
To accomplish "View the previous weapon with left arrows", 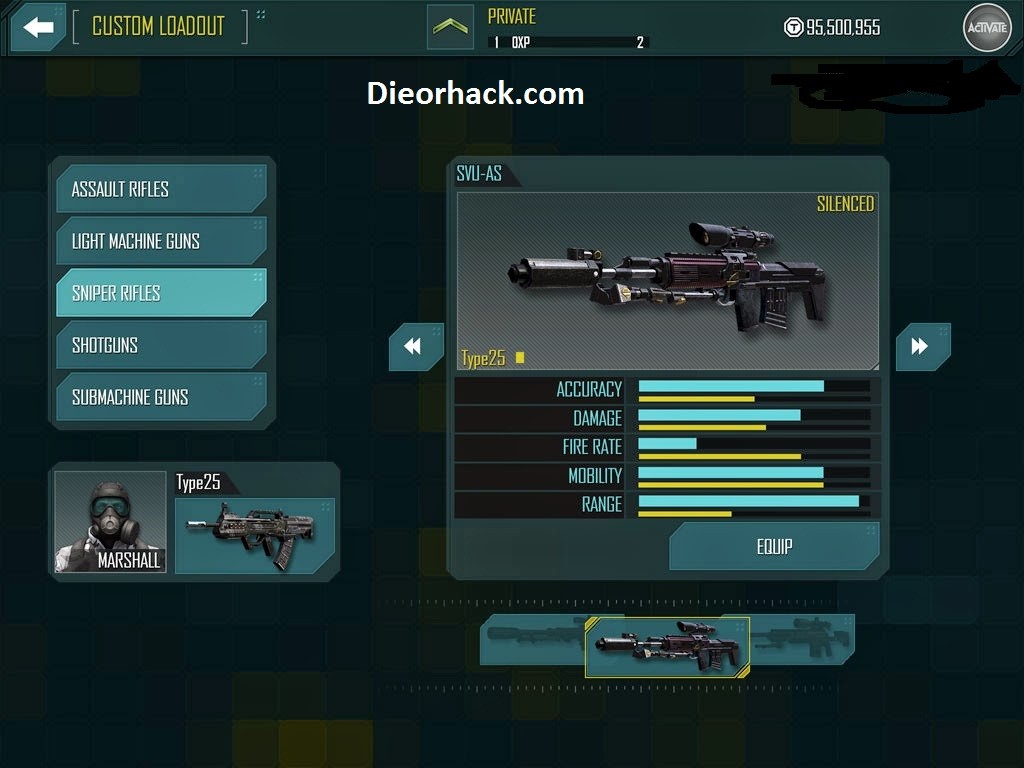I will point(415,347).
